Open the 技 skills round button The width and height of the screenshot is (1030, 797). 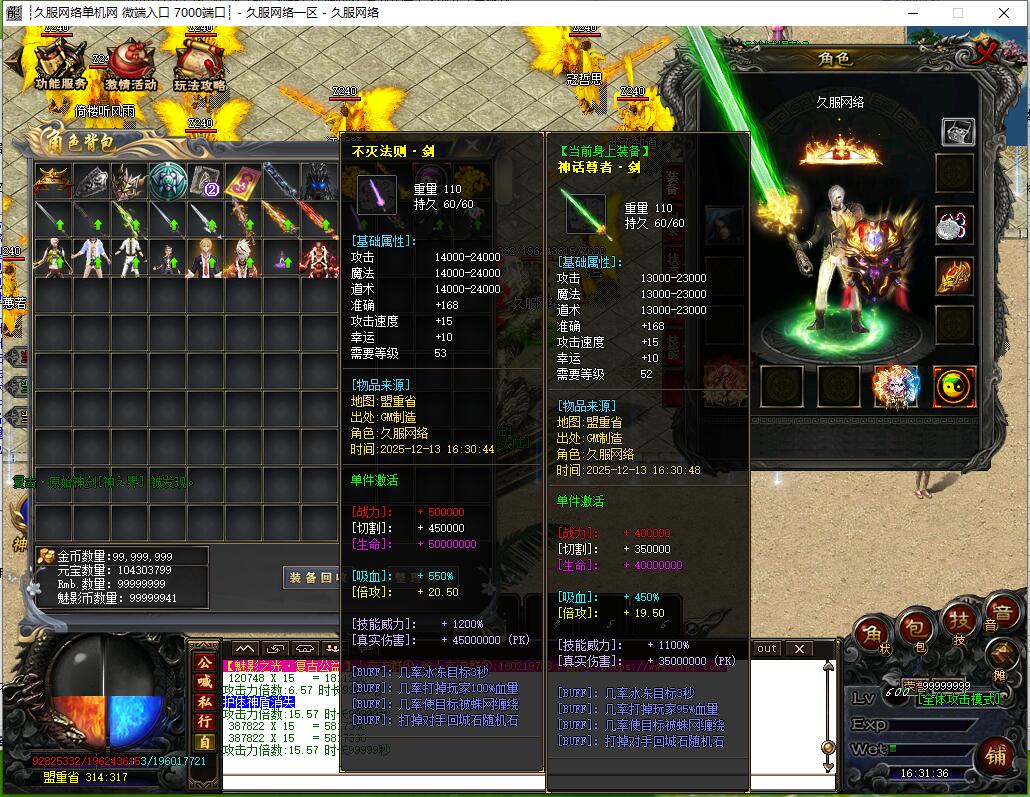tap(958, 622)
